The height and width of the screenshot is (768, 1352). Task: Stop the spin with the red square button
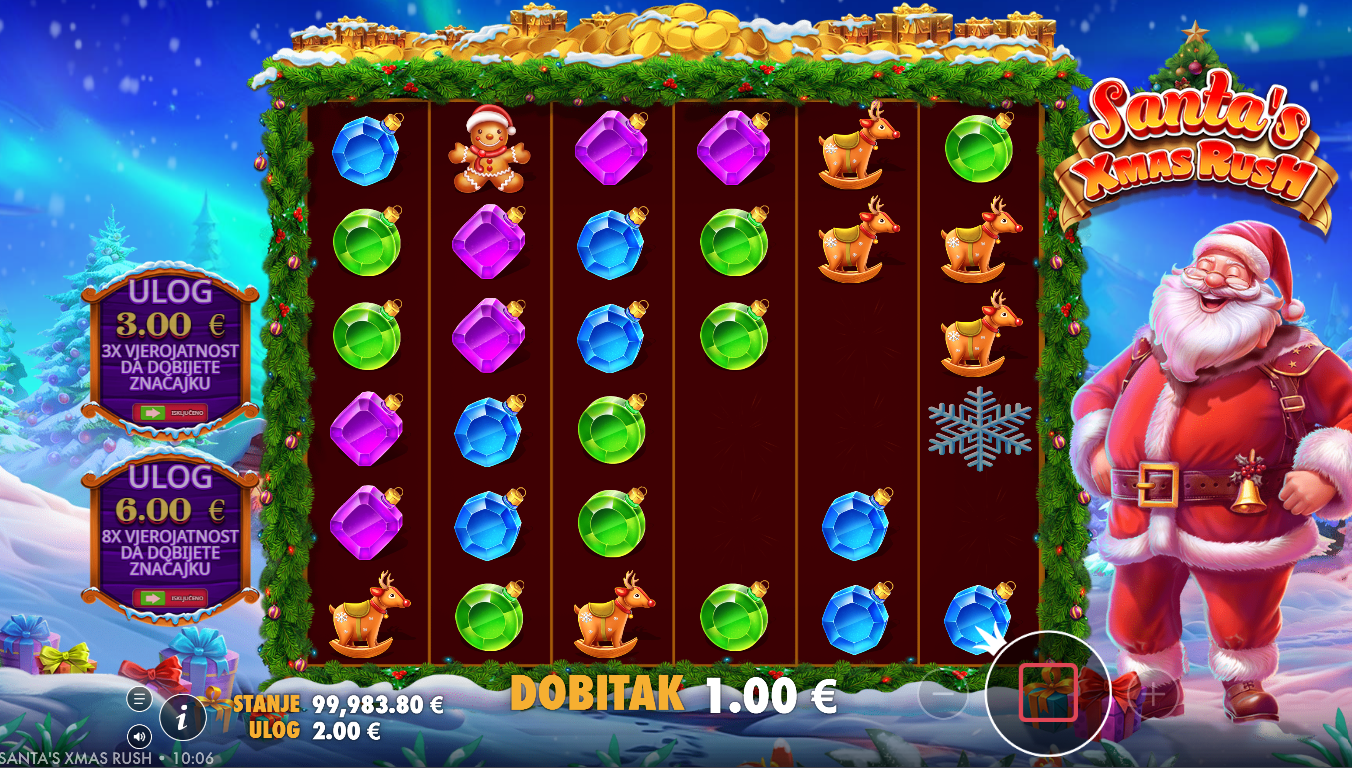point(1048,692)
